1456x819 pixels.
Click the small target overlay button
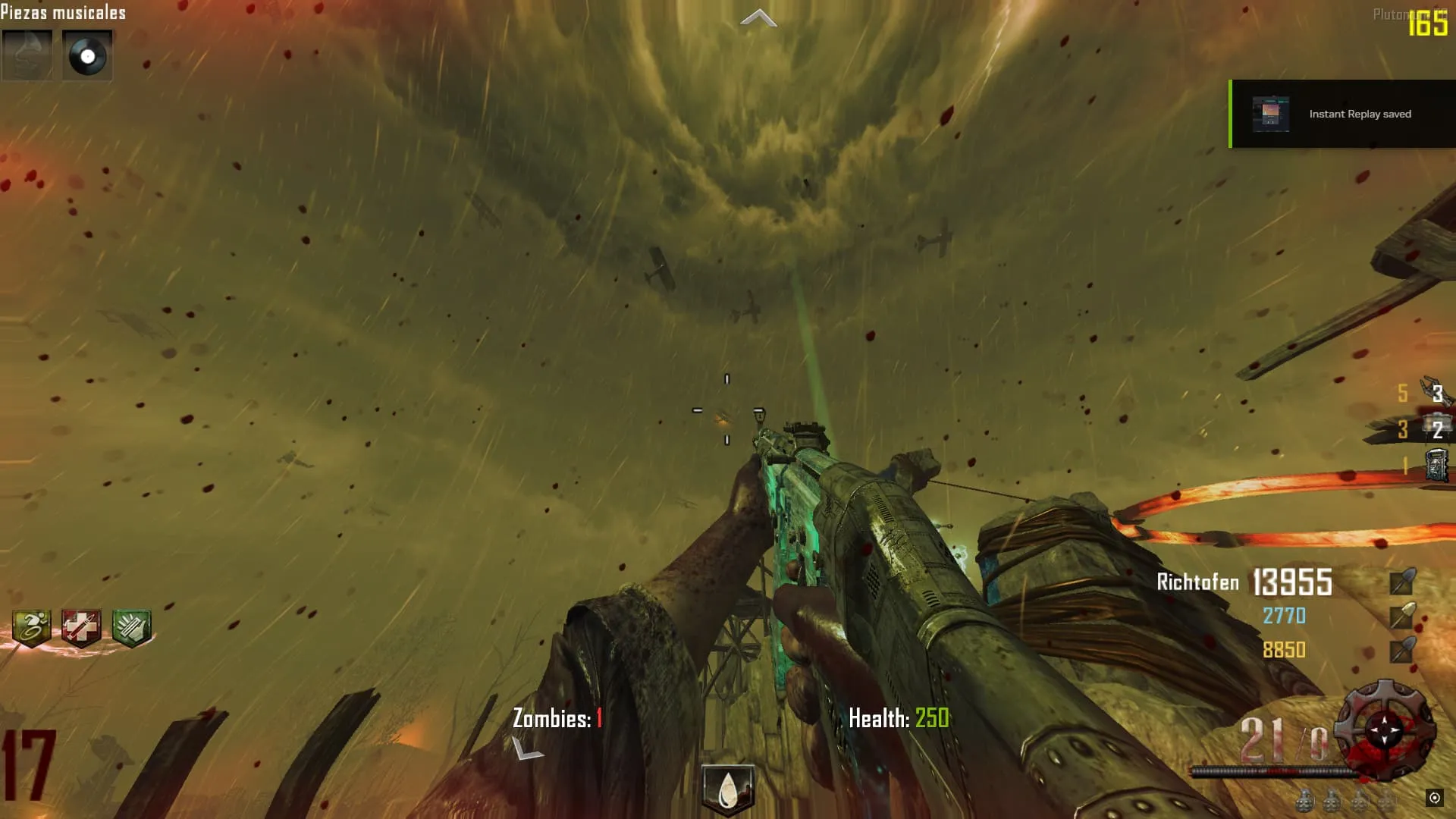point(1434,797)
